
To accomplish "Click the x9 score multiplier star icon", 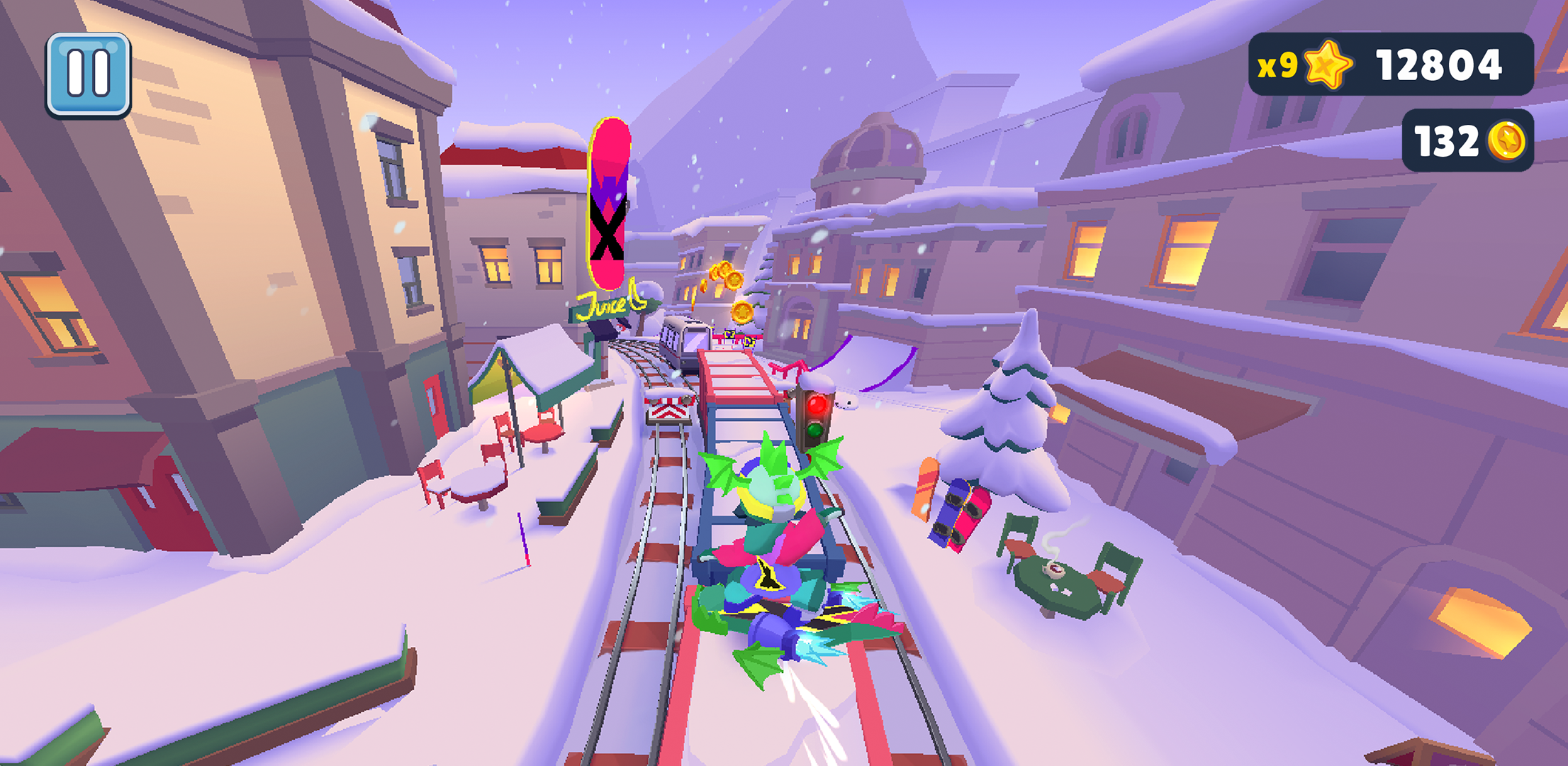I will [x=1327, y=65].
